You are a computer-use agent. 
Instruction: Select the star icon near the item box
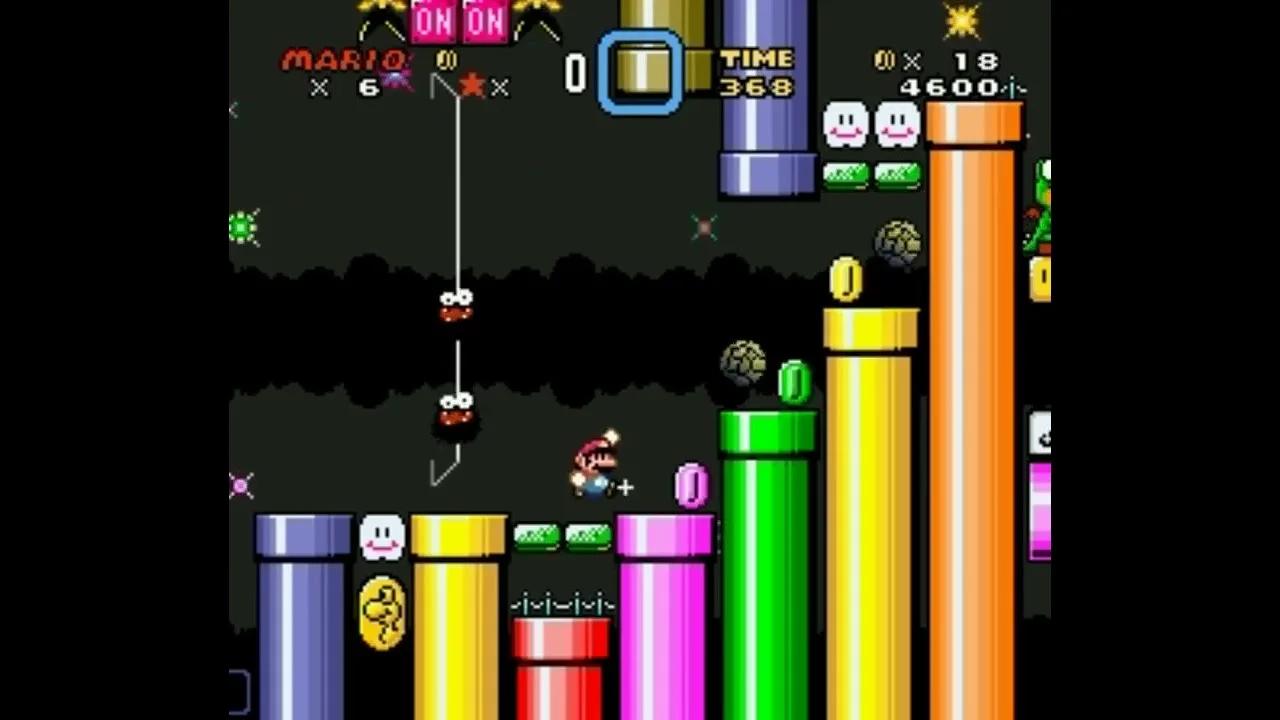click(470, 85)
